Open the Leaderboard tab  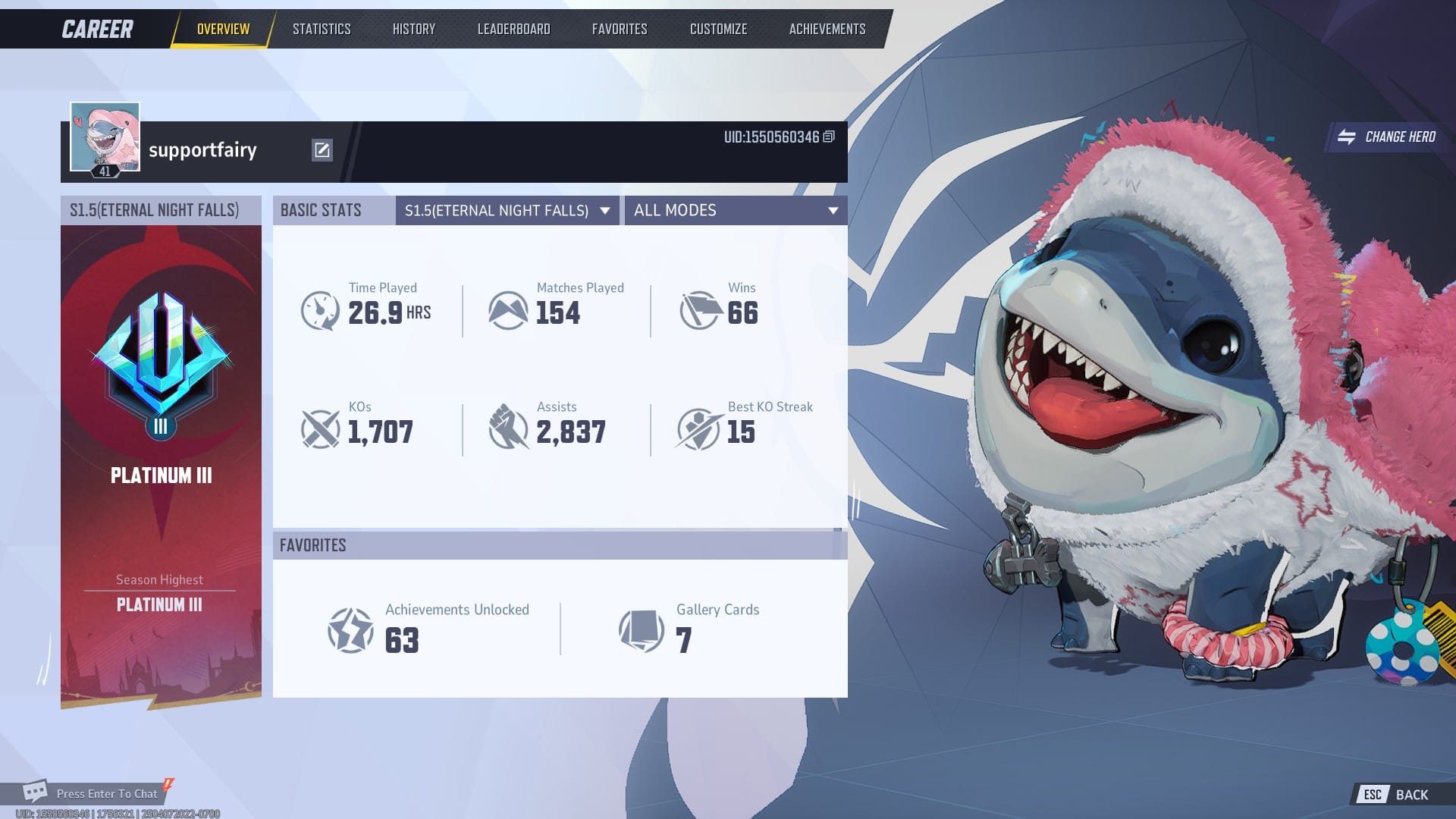coord(513,28)
